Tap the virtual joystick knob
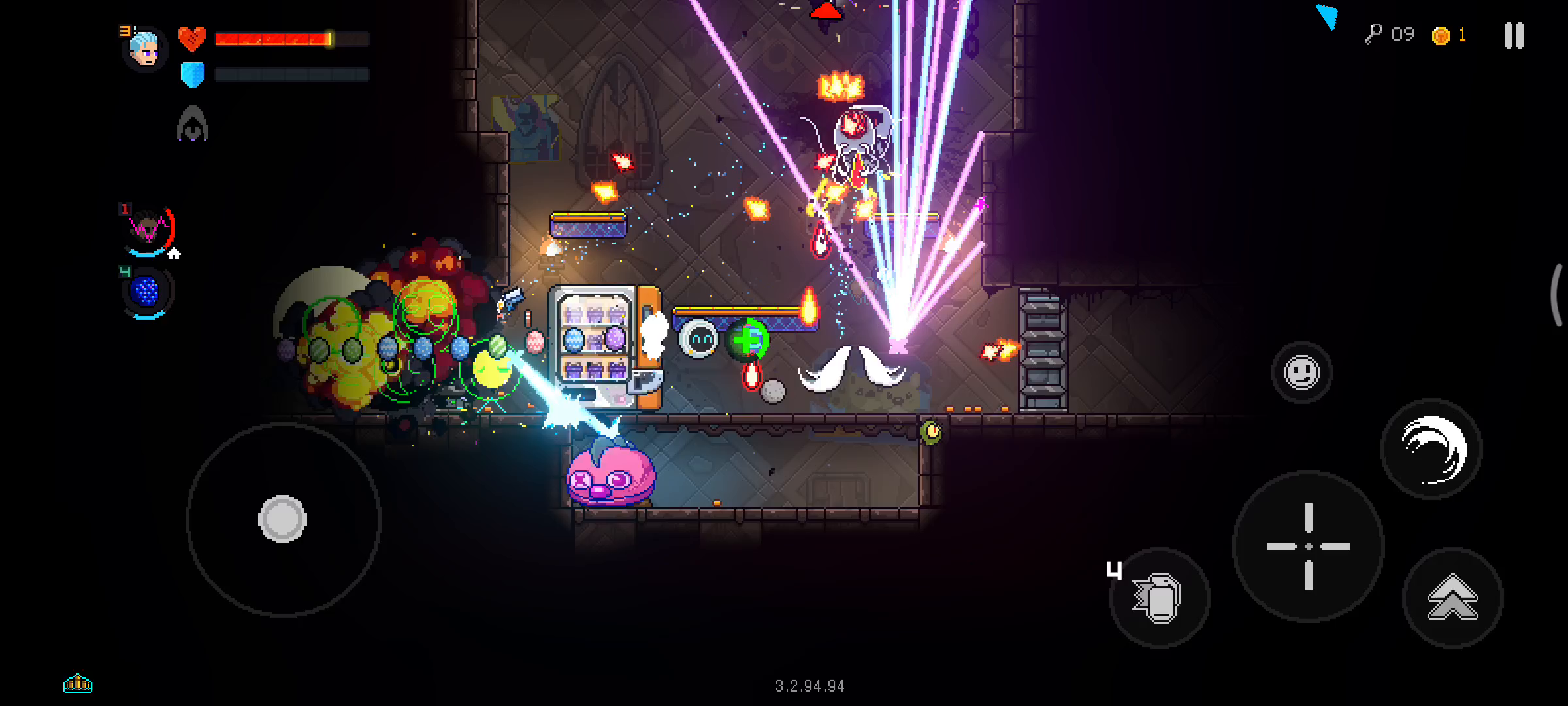The image size is (1568, 706). point(282,519)
